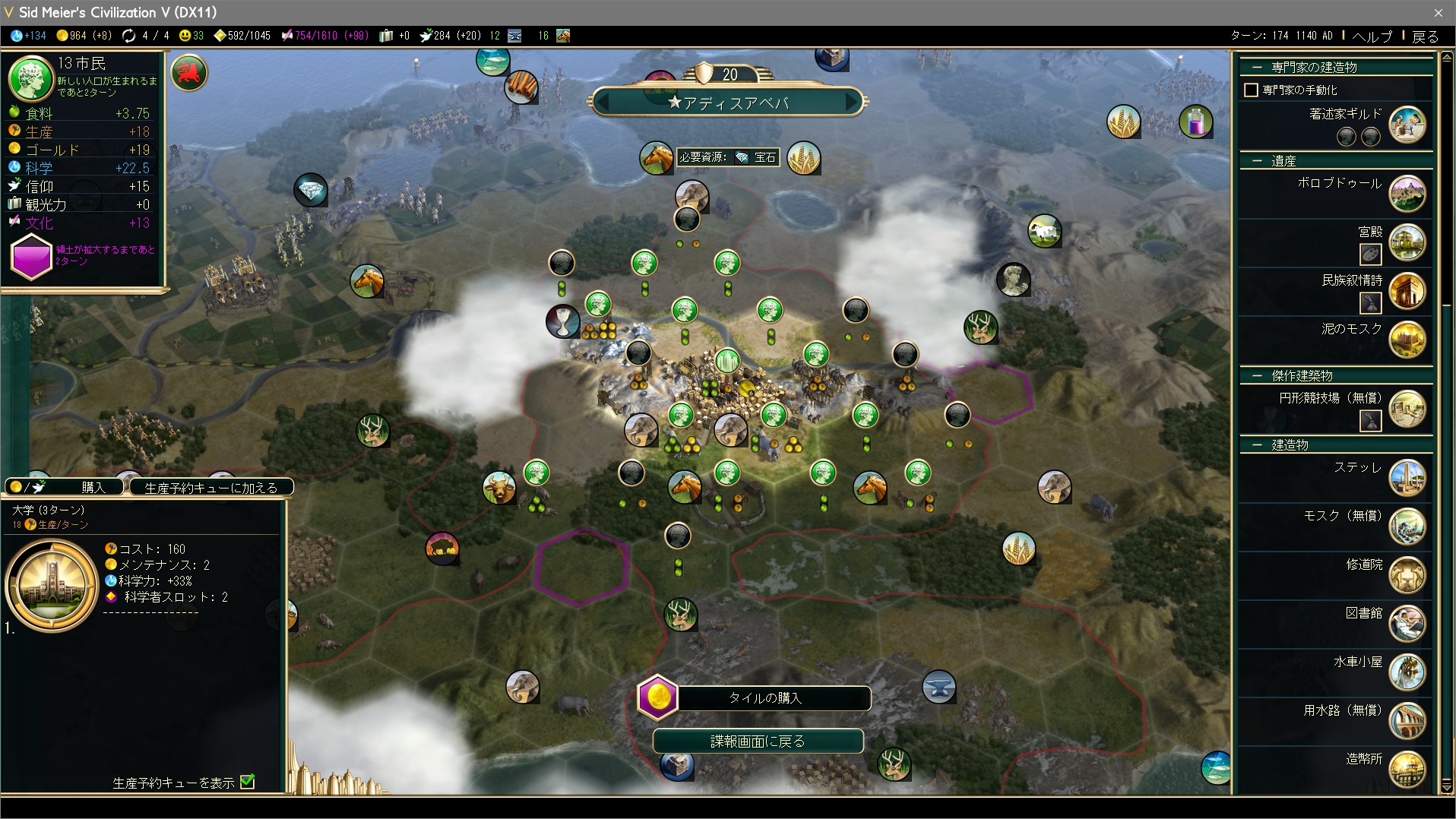Click the 図書館 library building icon

coord(1407,623)
